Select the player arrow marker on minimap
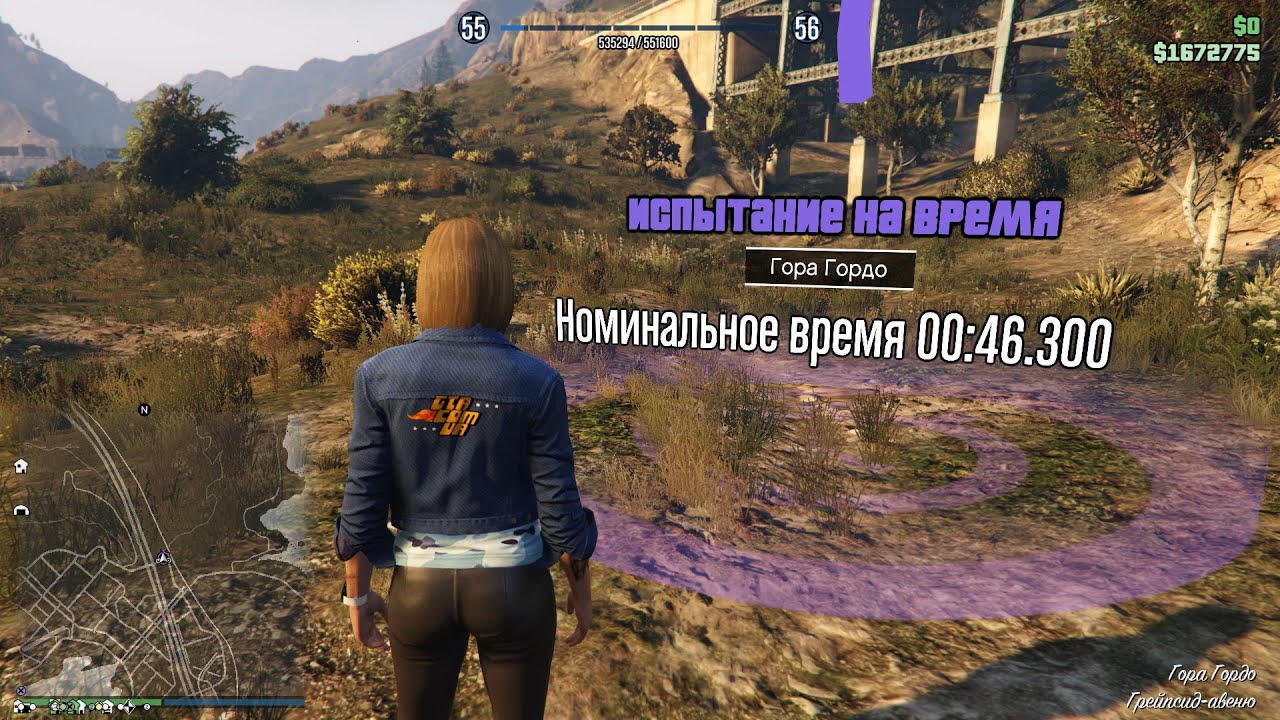 point(165,557)
